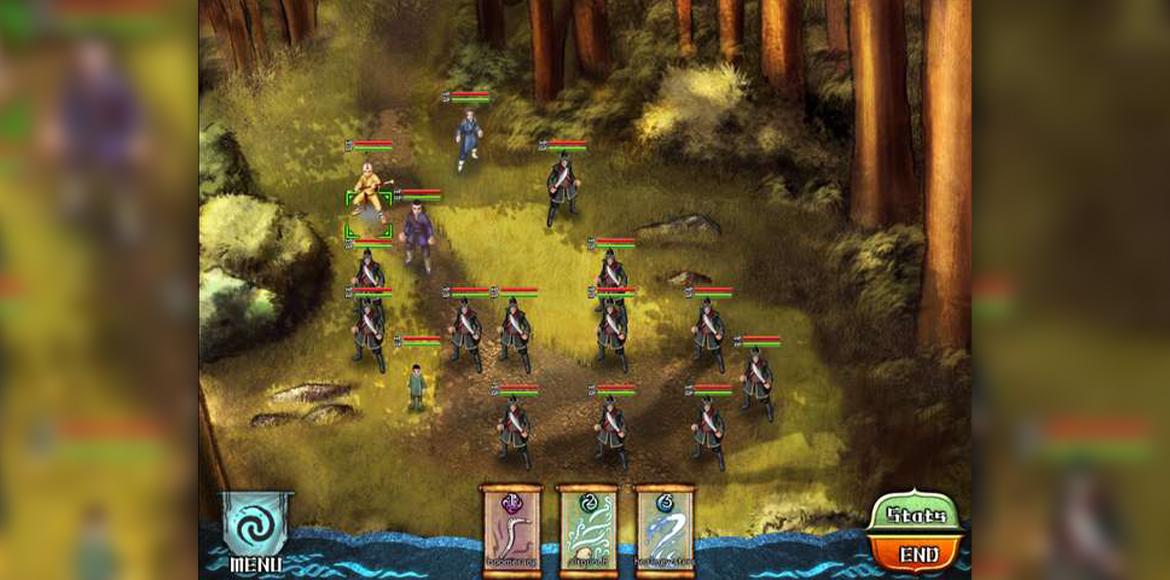Open the Stats panel
The width and height of the screenshot is (1170, 580).
click(916, 516)
